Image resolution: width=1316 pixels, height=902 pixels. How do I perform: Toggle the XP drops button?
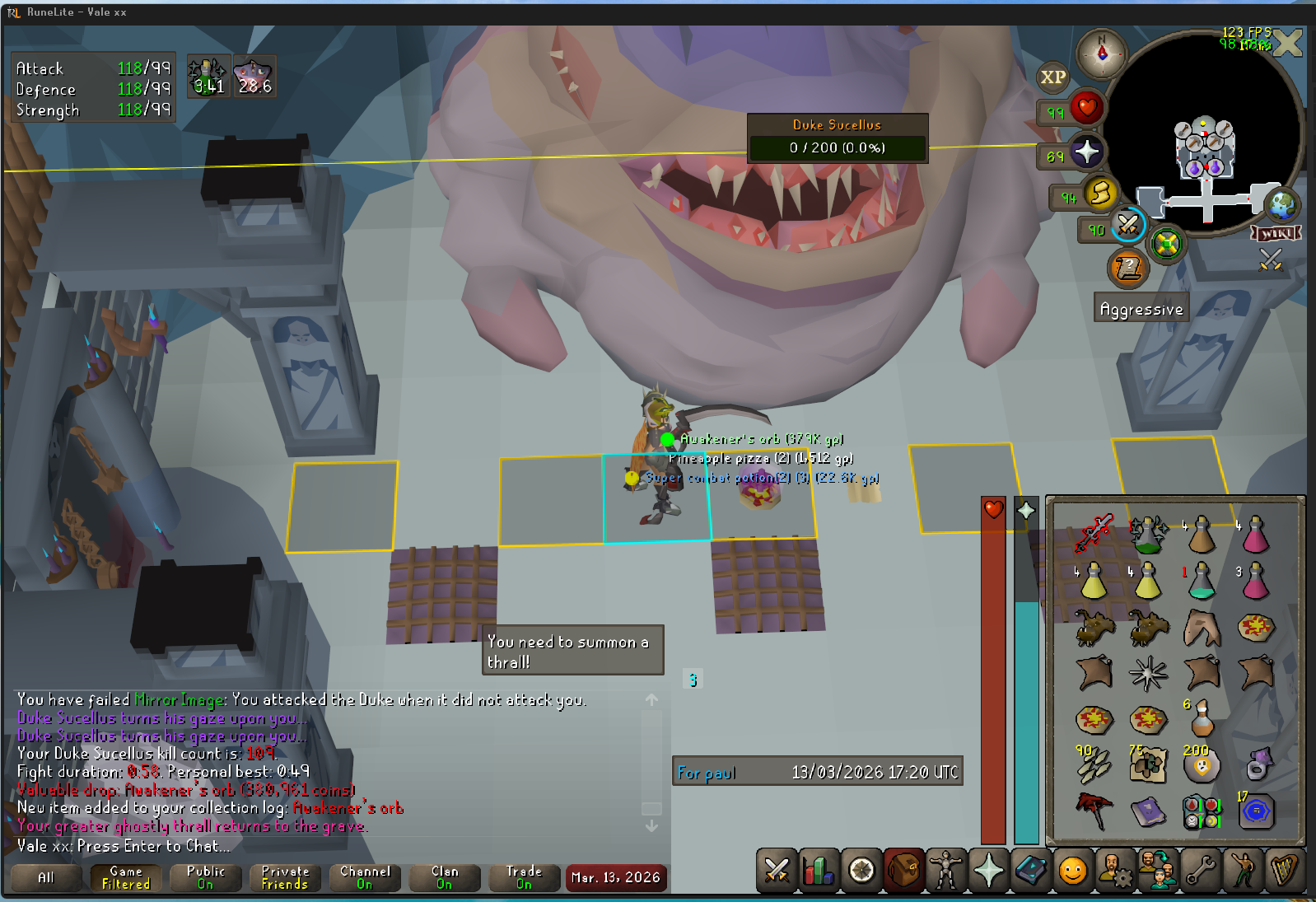point(1052,77)
